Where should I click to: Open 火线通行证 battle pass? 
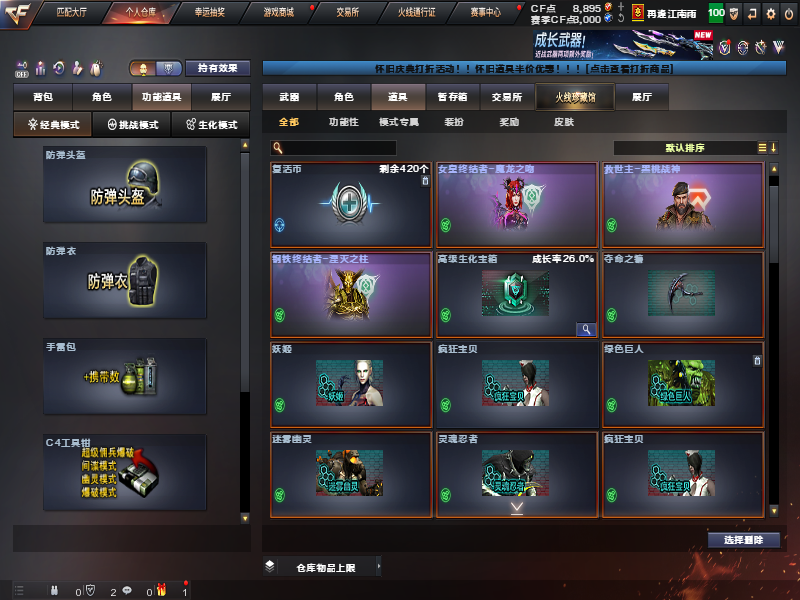[x=419, y=13]
